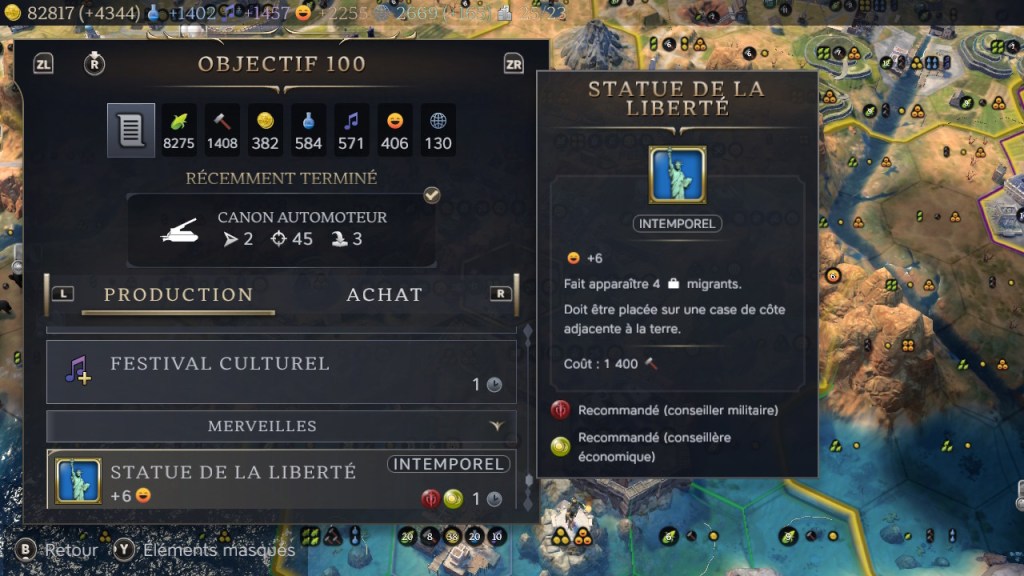Viewport: 1024px width, 576px height.
Task: Open the city overview scroll icon
Action: tap(131, 131)
